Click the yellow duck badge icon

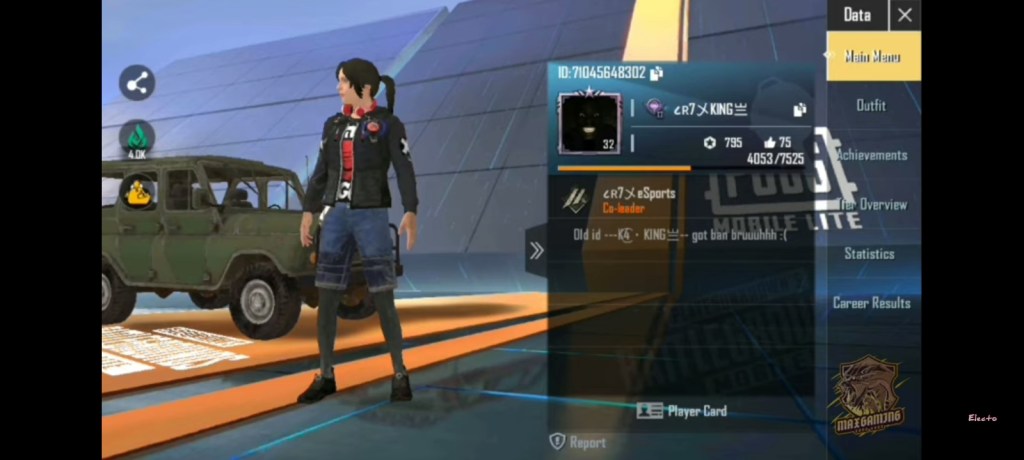[137, 191]
